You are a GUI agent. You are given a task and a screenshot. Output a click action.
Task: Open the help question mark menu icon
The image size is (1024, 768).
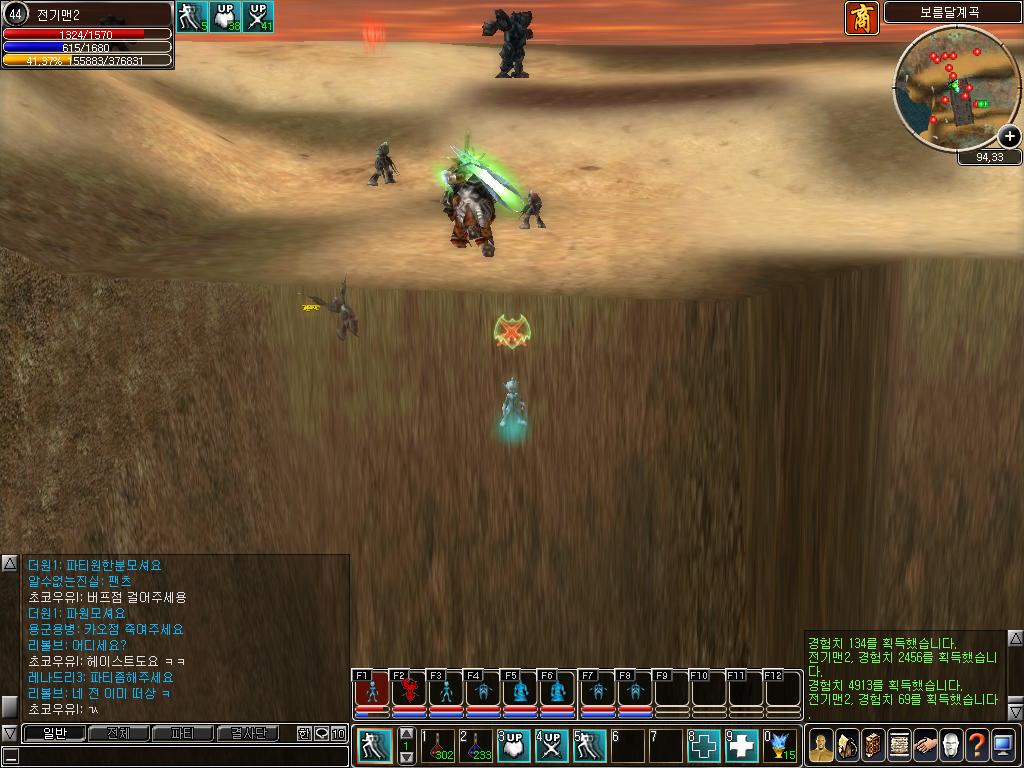click(x=976, y=745)
